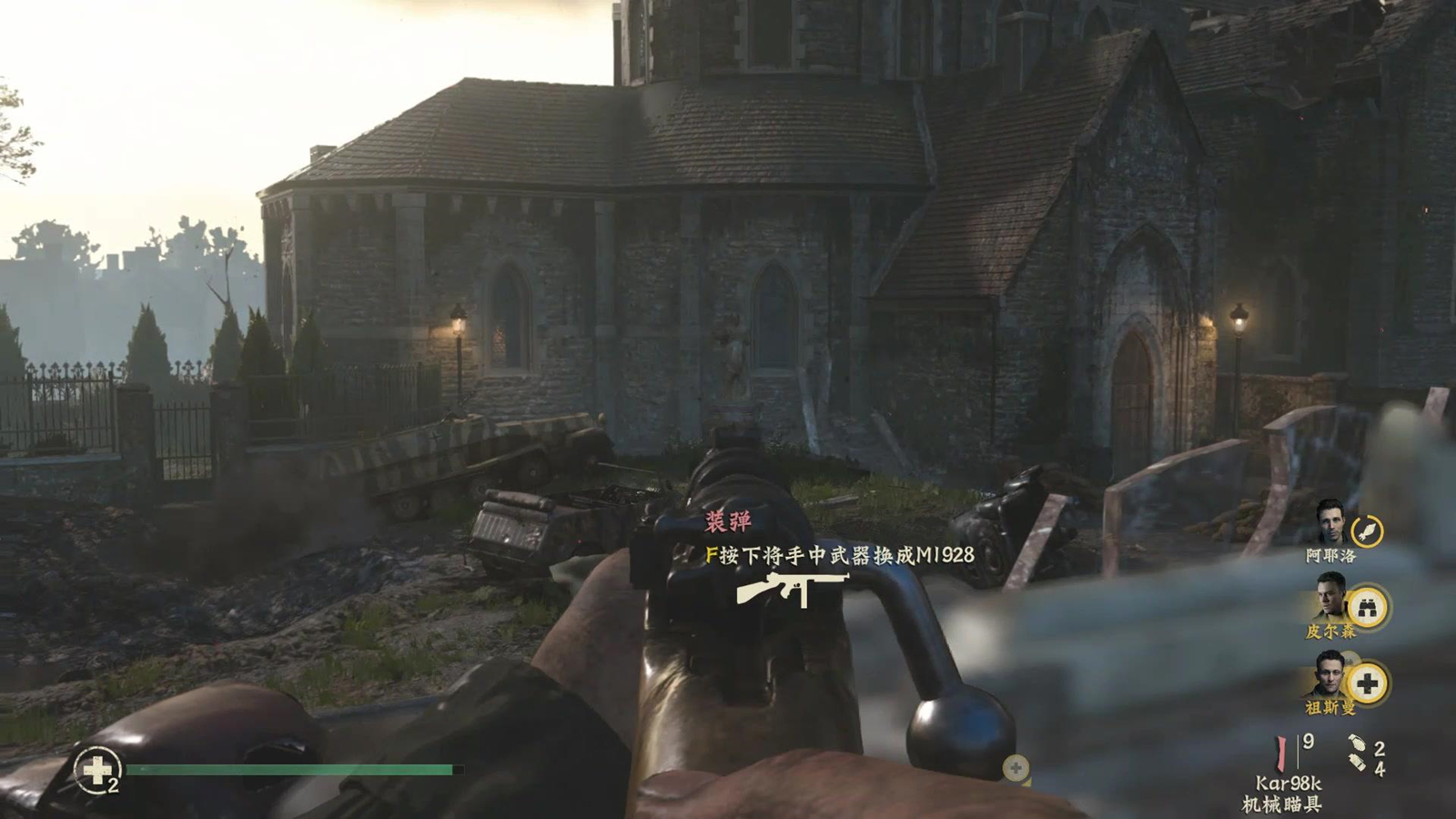The image size is (1456, 819).
Task: Click the Kar98k weapon name
Action: coord(1288,784)
